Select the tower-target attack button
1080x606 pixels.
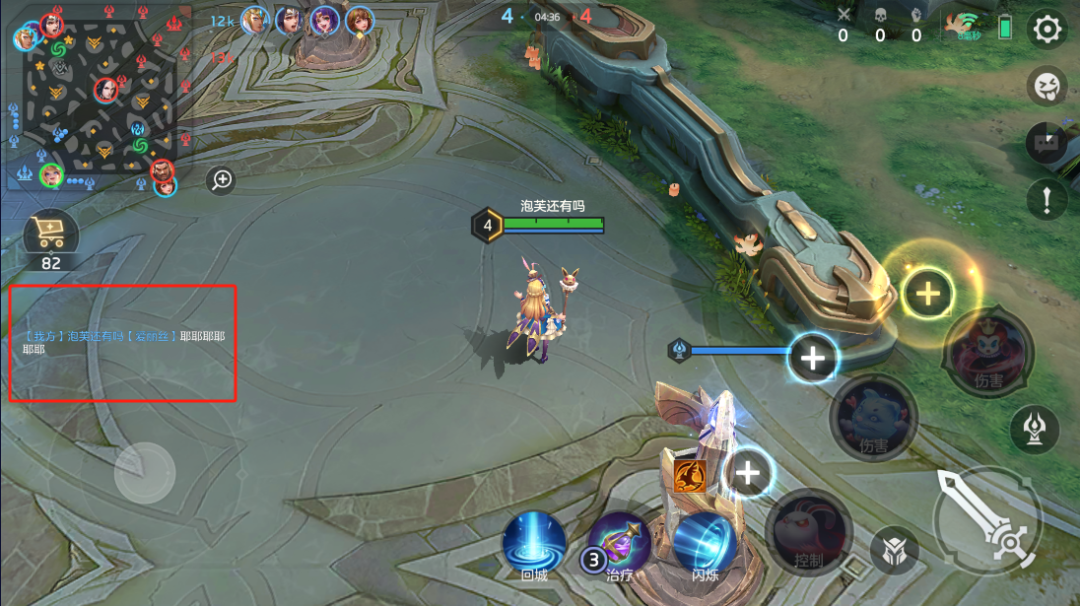[x=1035, y=429]
